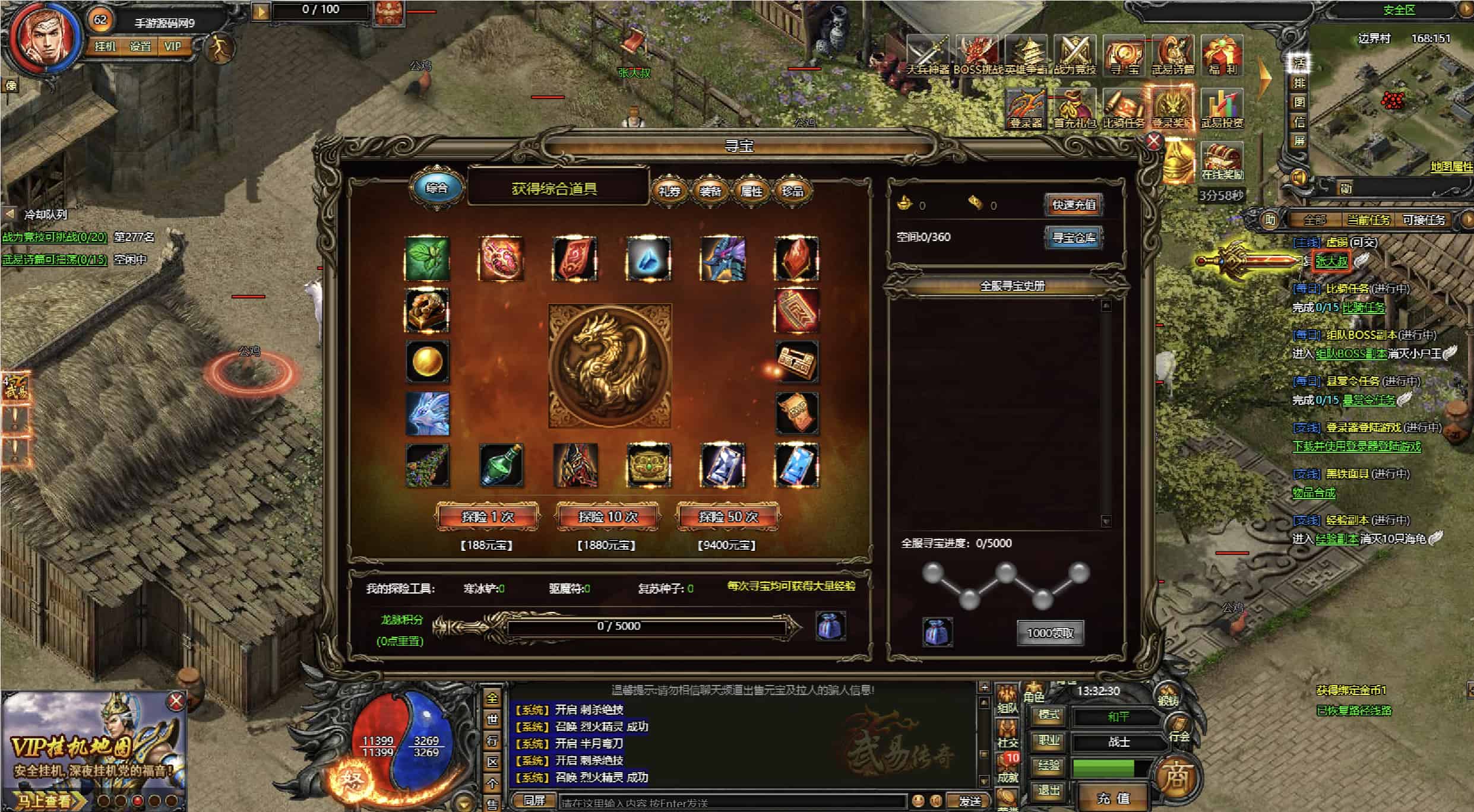Toggle 挂机 auto-battle mode
The height and width of the screenshot is (812, 1474).
(x=105, y=46)
